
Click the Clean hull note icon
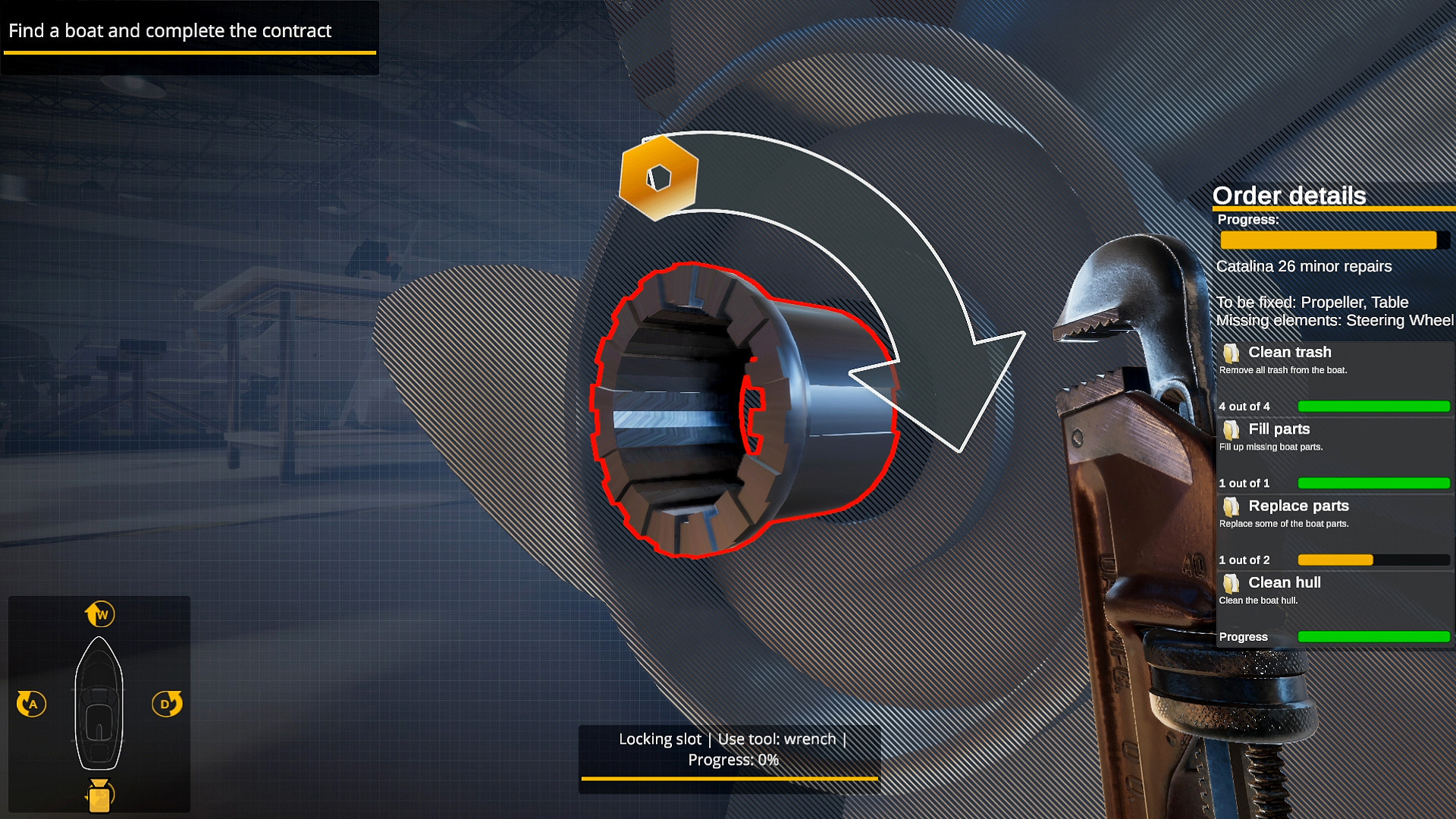tap(1232, 583)
